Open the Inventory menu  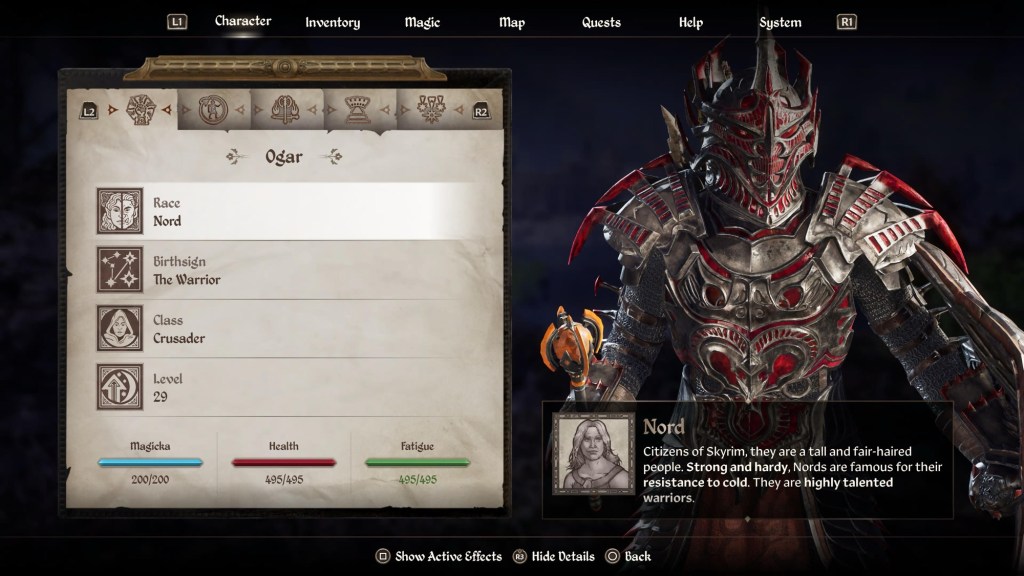(x=332, y=22)
